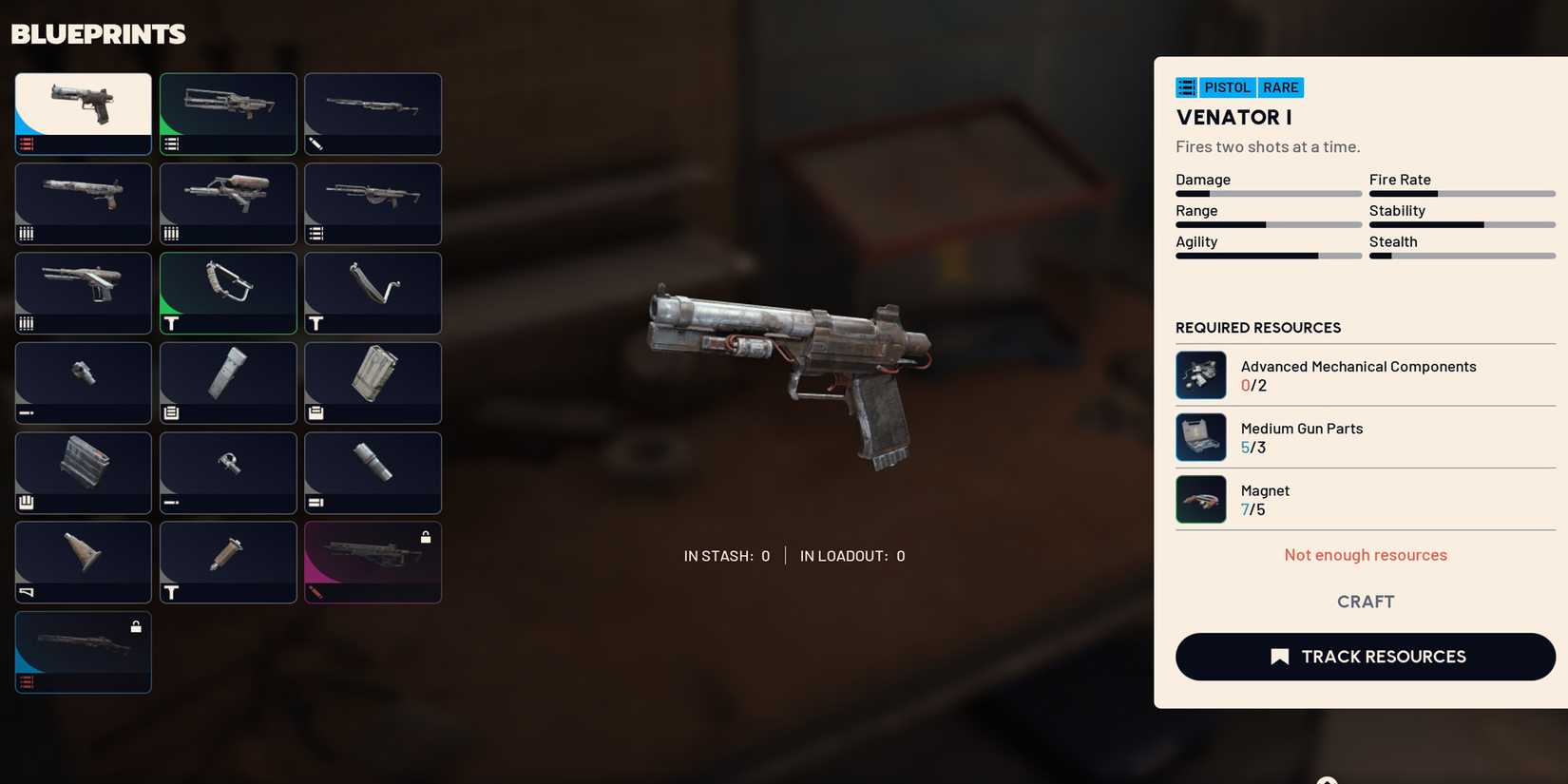Click the Magnet resource icon
Image resolution: width=1568 pixels, height=784 pixels.
pos(1200,499)
